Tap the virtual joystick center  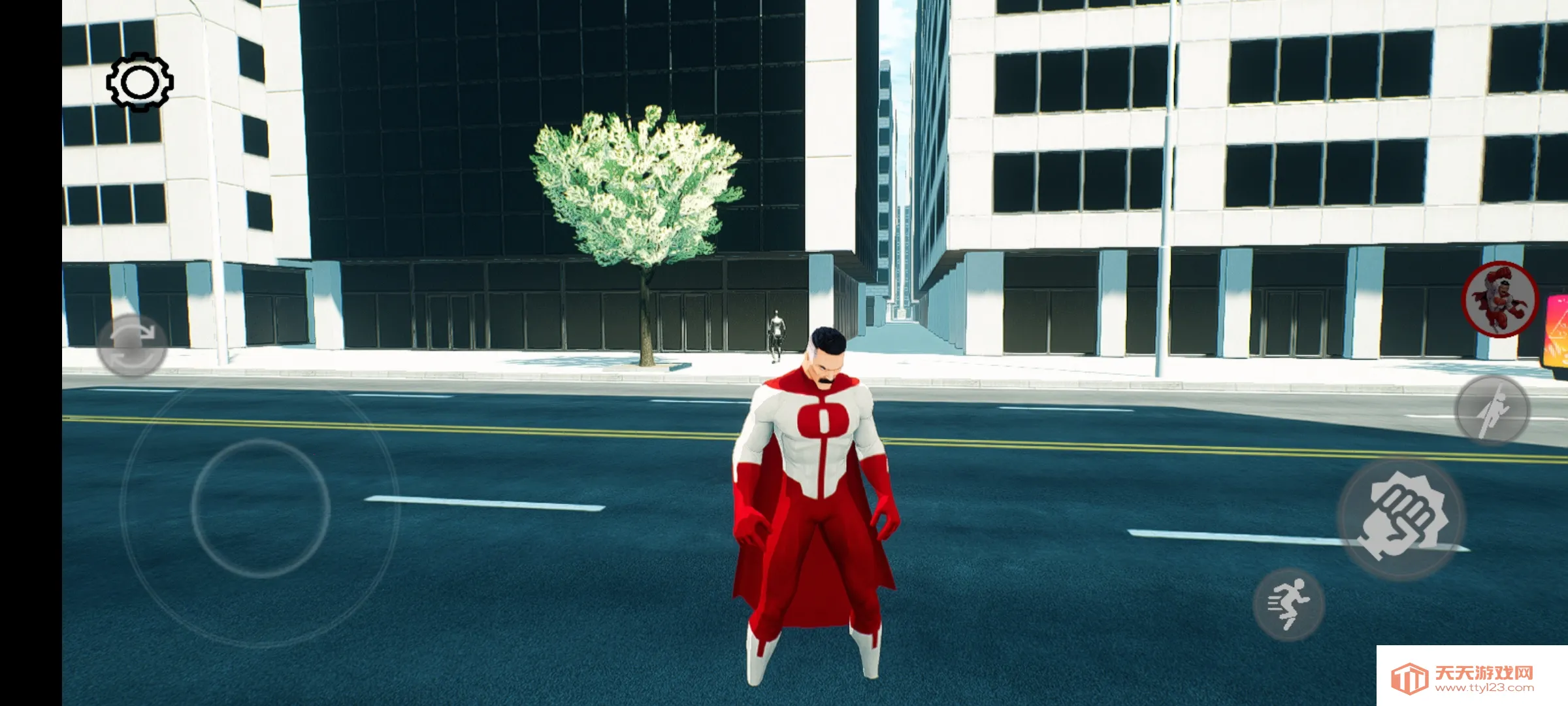tap(260, 507)
